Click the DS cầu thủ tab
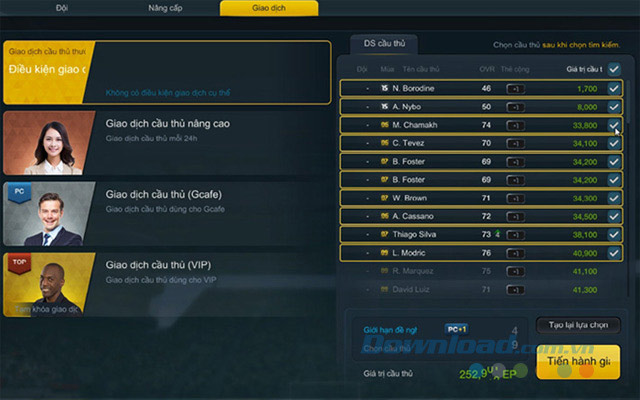This screenshot has width=640, height=400. (x=385, y=43)
